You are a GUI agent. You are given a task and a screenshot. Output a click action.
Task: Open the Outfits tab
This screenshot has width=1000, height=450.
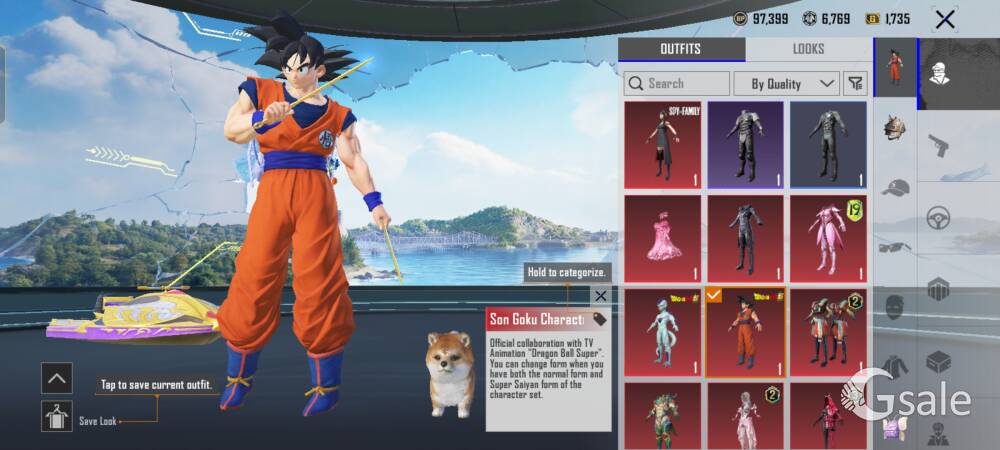coord(680,49)
